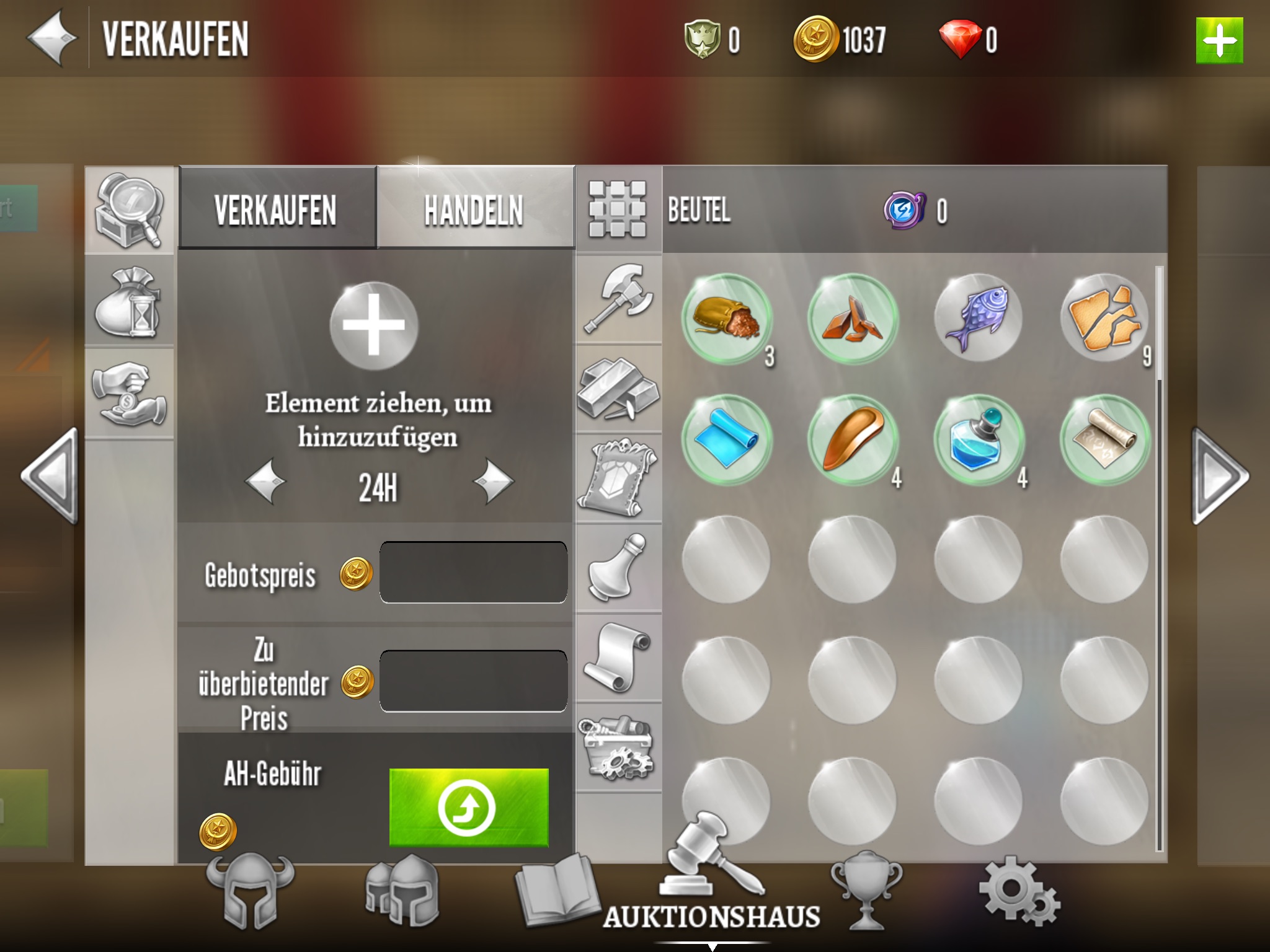The image size is (1270, 952).
Task: Go to next page with large right arrow
Action: (1220, 476)
